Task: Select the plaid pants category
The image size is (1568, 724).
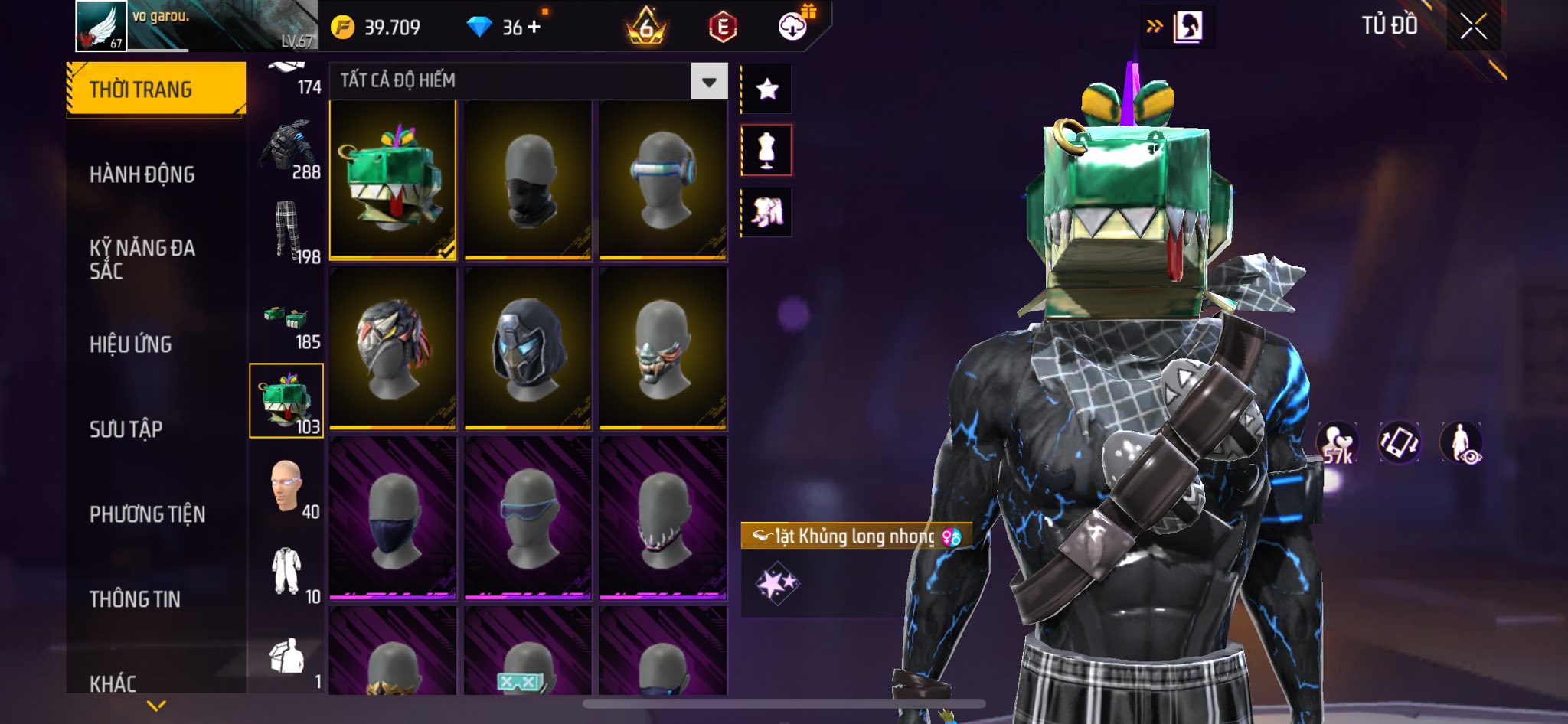Action: pos(288,232)
